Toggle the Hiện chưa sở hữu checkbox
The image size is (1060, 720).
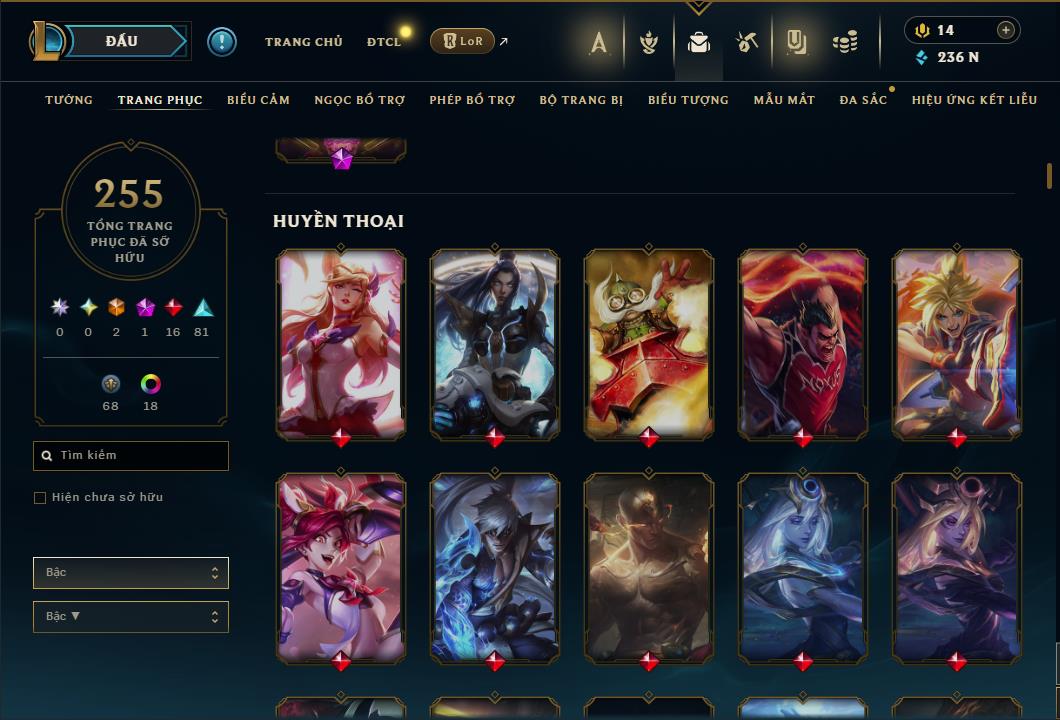40,498
